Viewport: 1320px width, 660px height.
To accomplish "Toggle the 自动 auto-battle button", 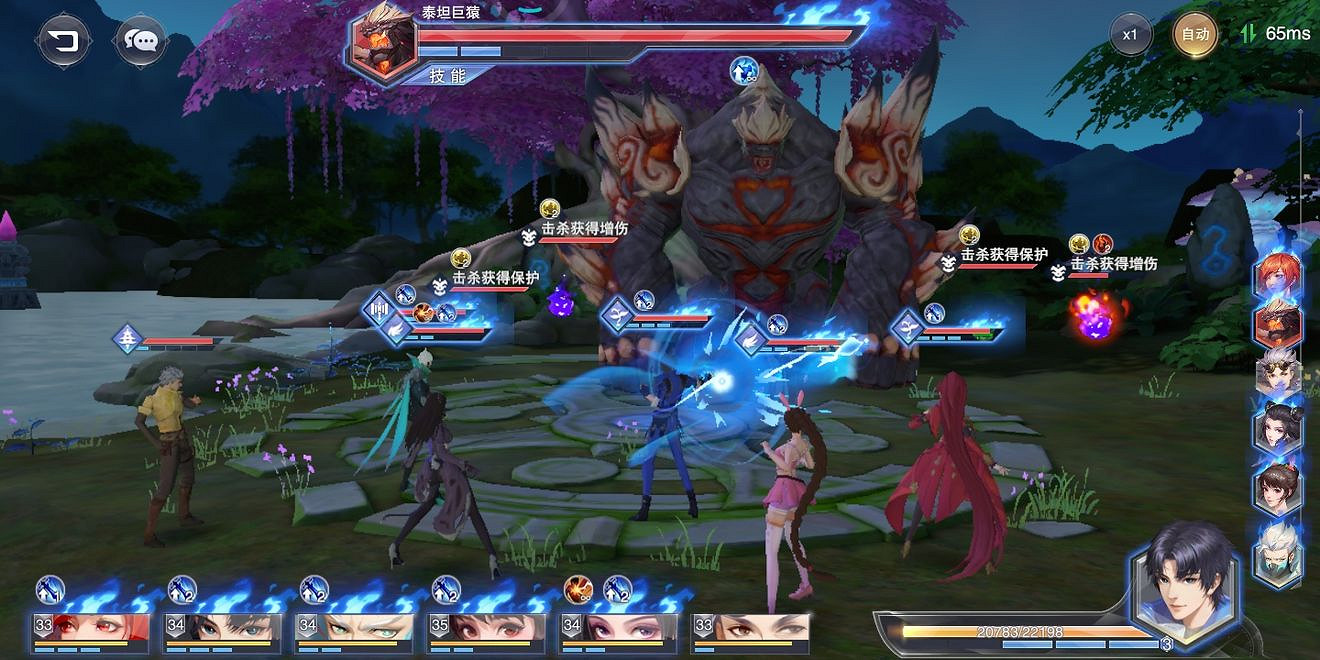I will pos(1195,35).
